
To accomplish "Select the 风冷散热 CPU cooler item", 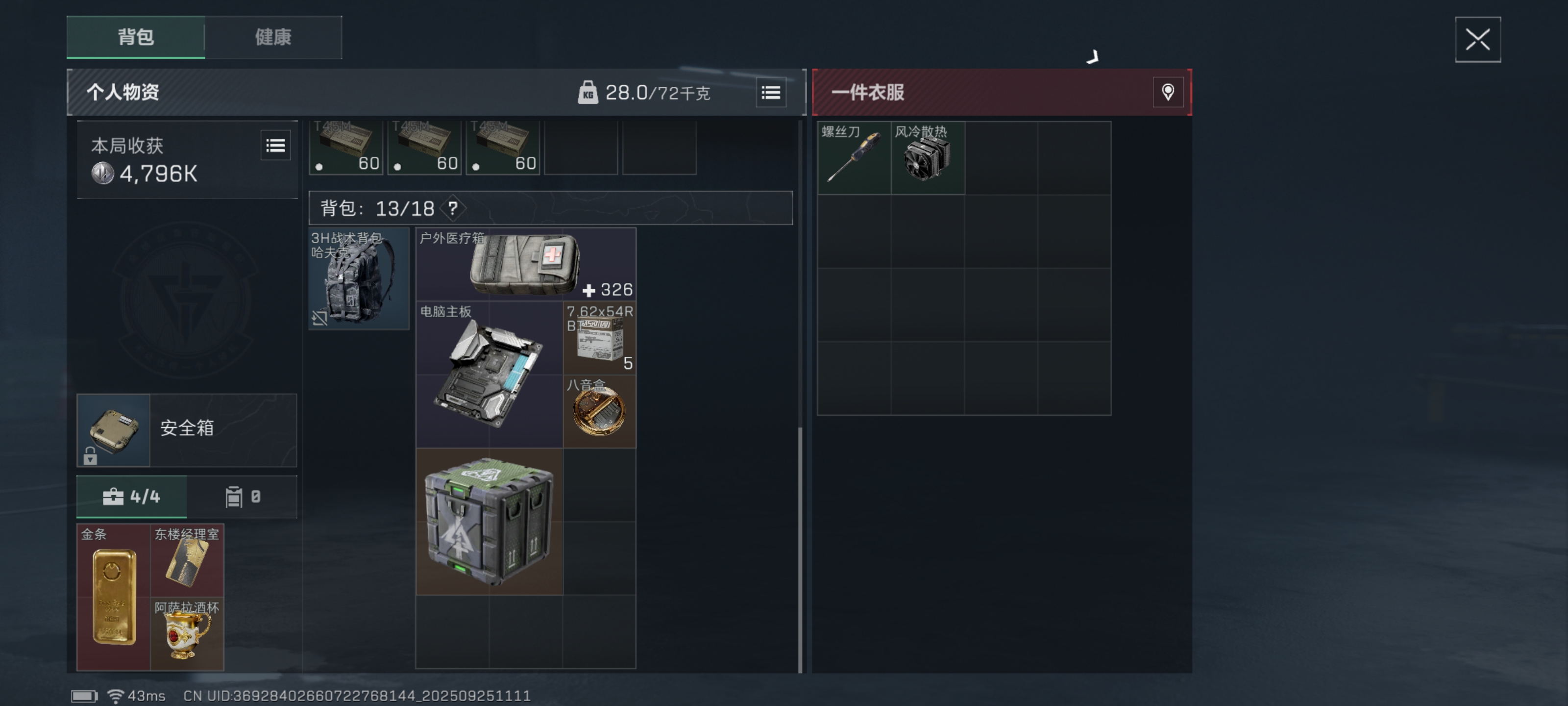I will 927,156.
